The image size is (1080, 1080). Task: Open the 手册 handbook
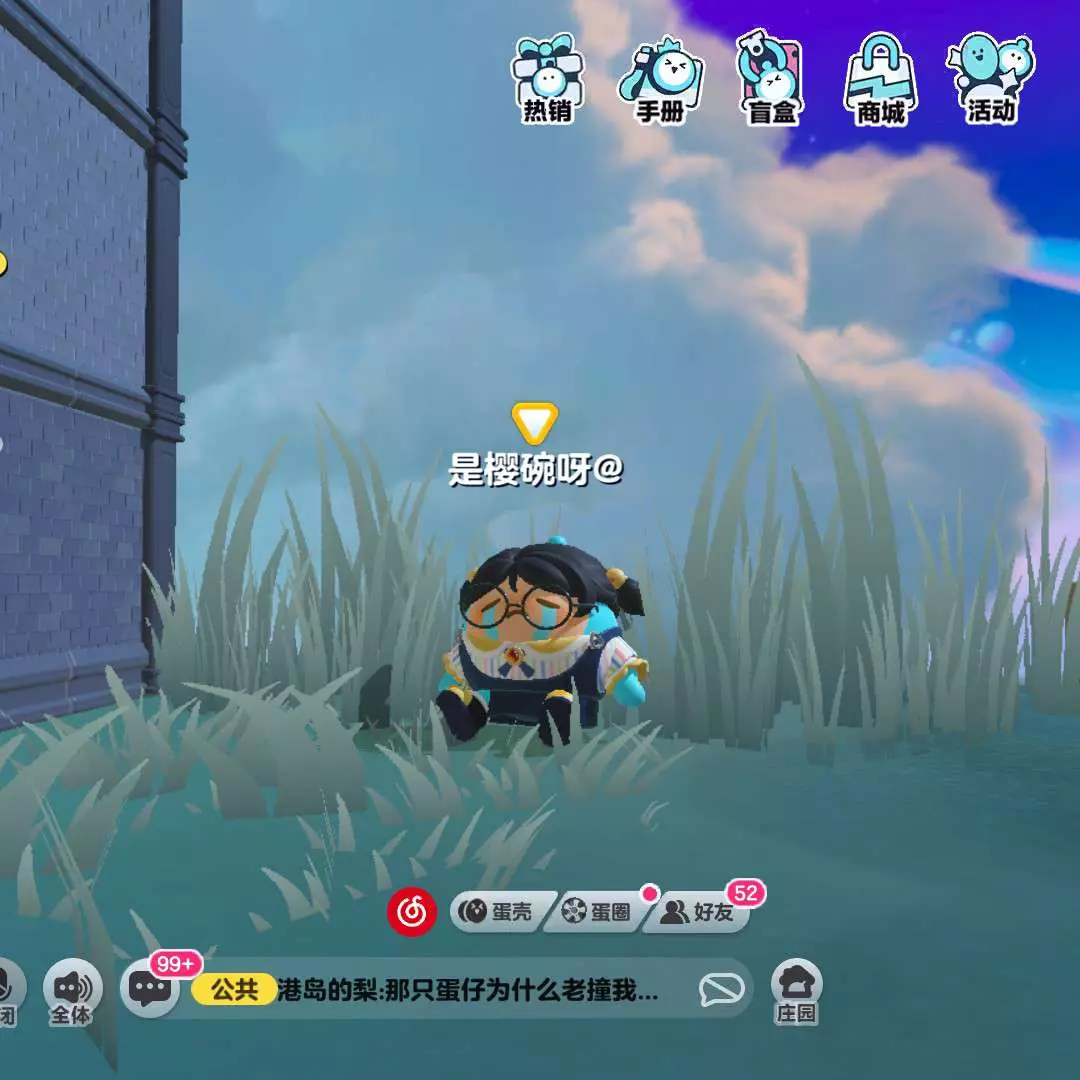point(660,79)
